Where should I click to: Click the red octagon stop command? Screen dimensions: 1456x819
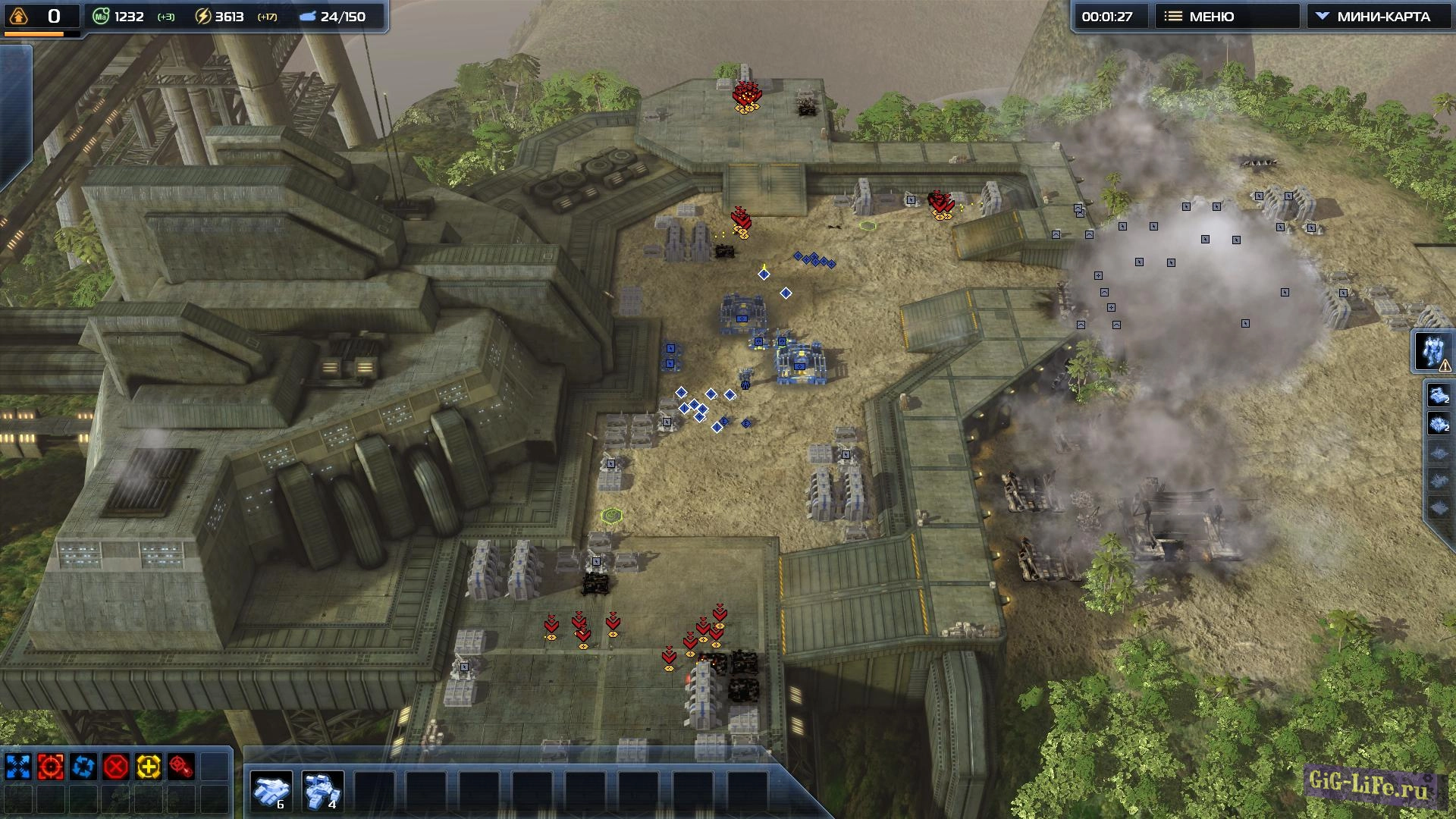point(116,767)
